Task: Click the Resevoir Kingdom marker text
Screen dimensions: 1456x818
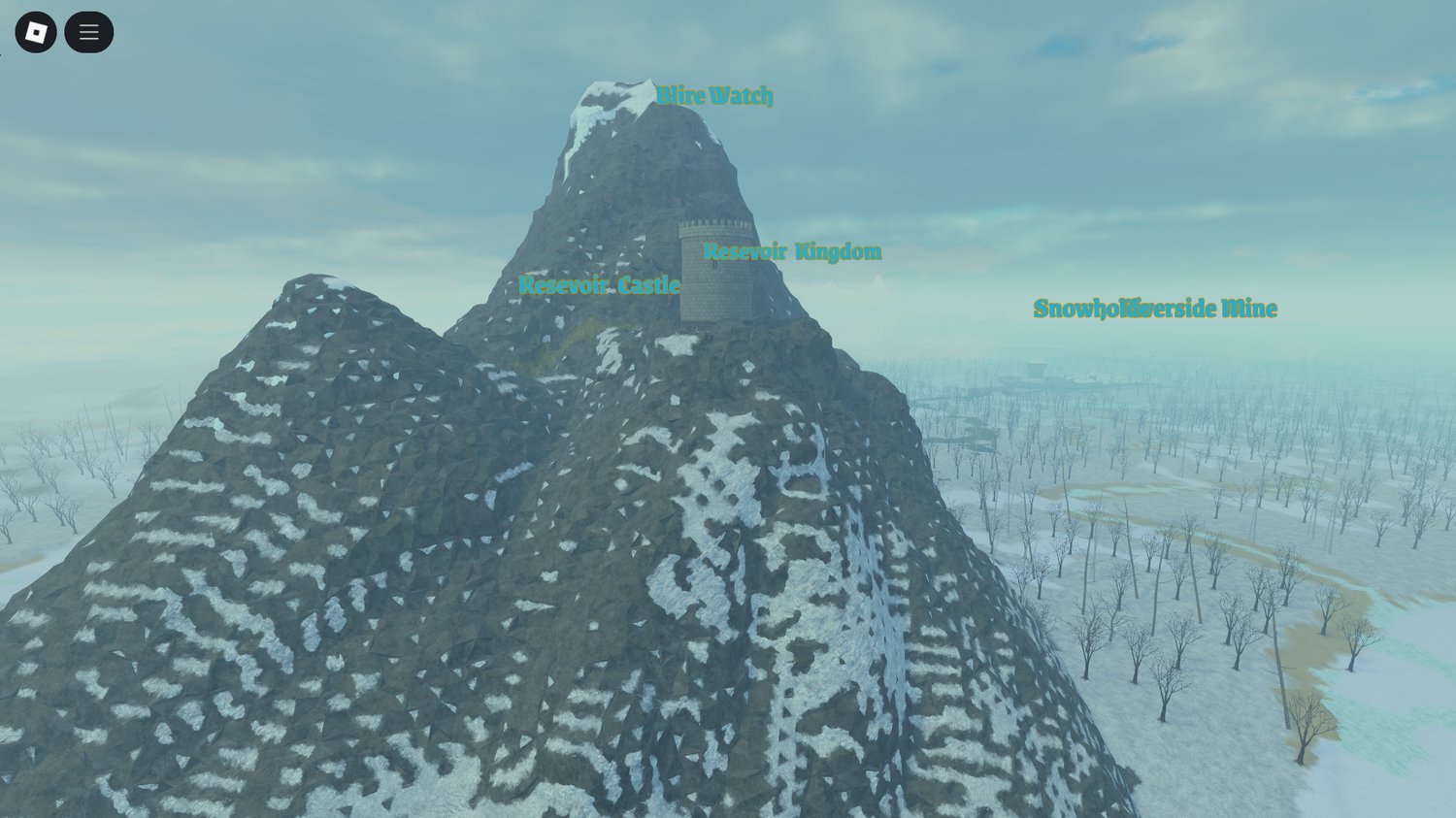Action: click(x=793, y=252)
